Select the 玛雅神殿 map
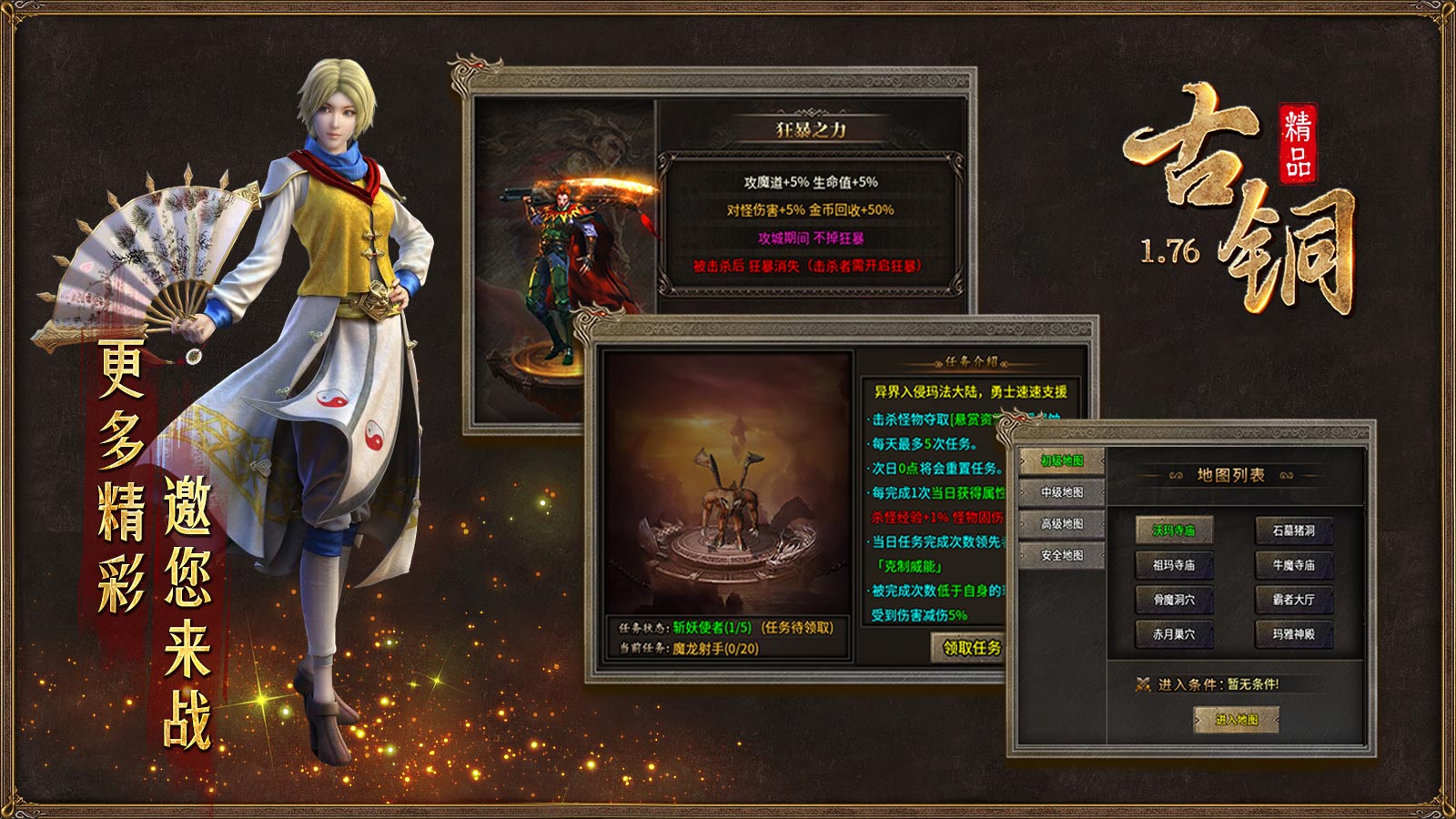The height and width of the screenshot is (819, 1456). (x=1293, y=634)
